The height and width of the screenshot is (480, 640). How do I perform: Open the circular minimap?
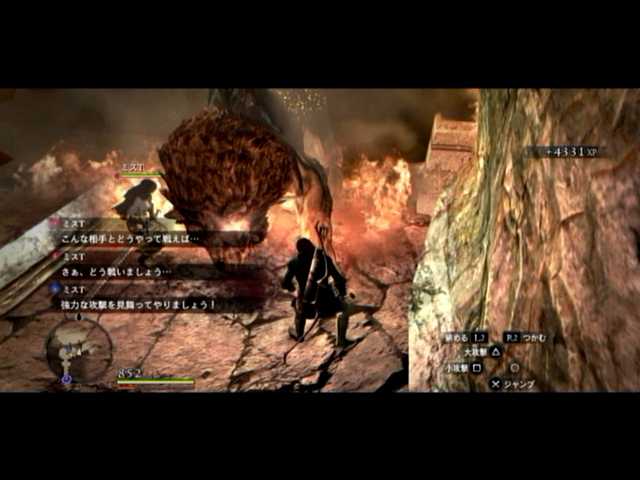tap(78, 348)
